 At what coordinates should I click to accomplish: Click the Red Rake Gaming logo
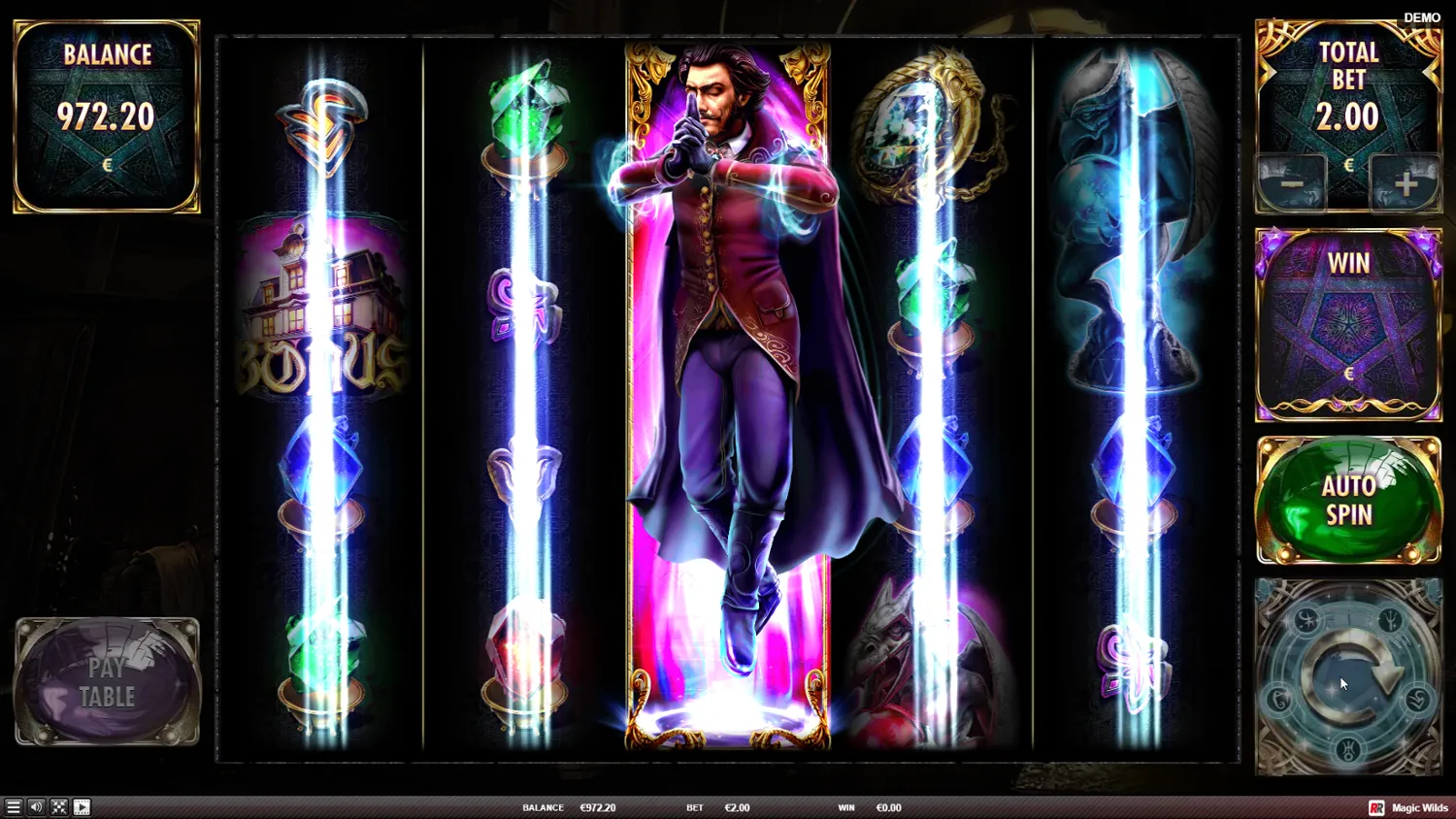(x=1377, y=806)
